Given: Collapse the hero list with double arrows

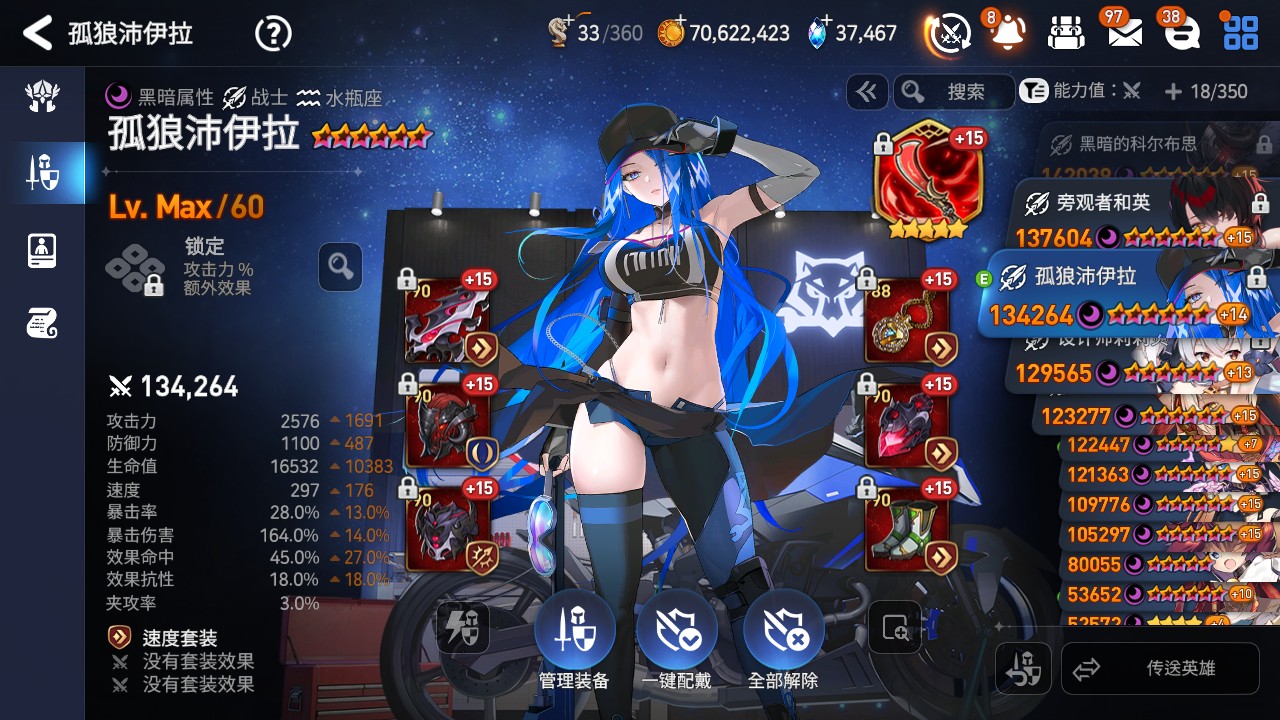Looking at the screenshot, I should pos(866,92).
